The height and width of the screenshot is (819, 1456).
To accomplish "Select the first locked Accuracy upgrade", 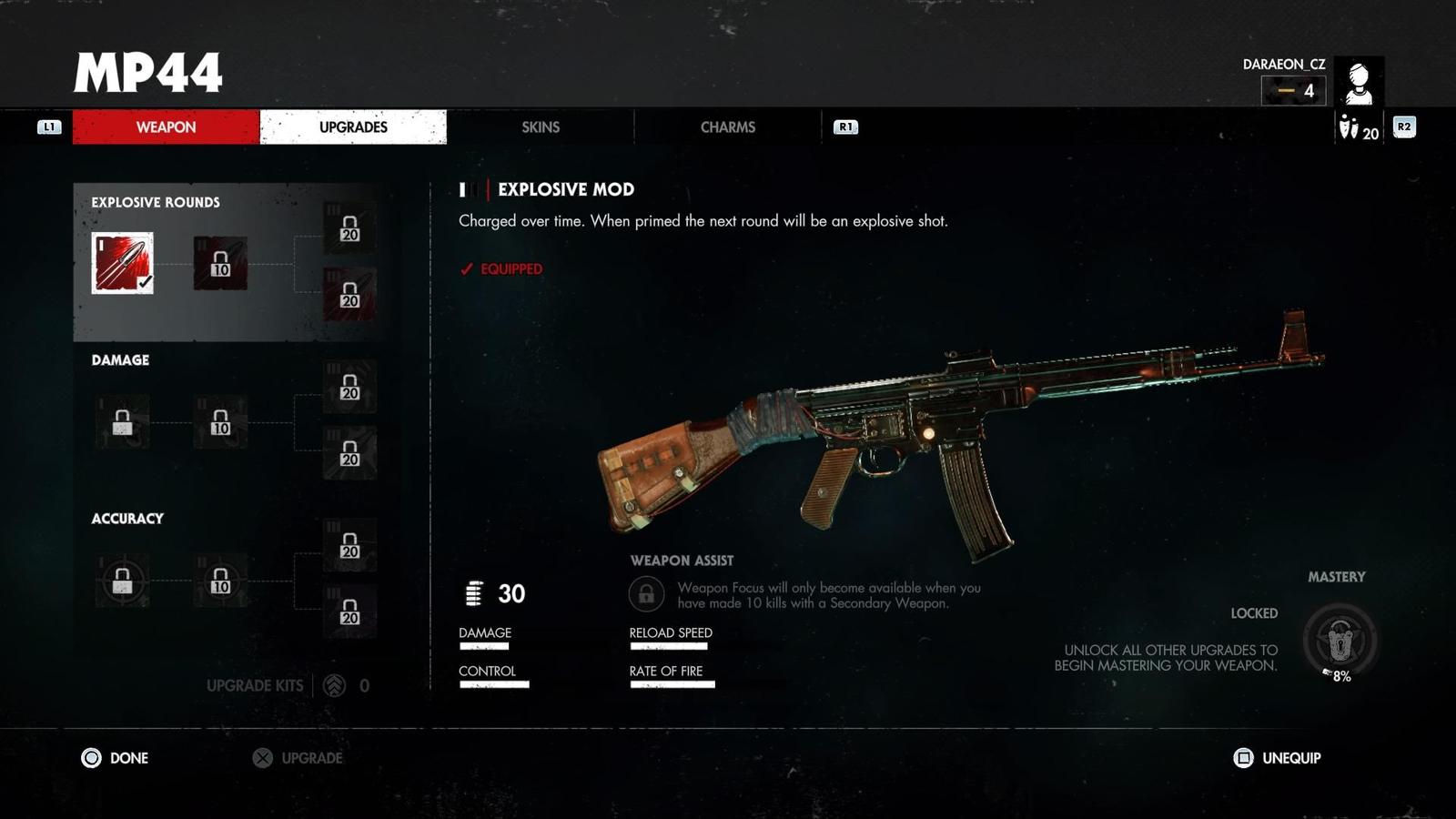I will pyautogui.click(x=123, y=581).
